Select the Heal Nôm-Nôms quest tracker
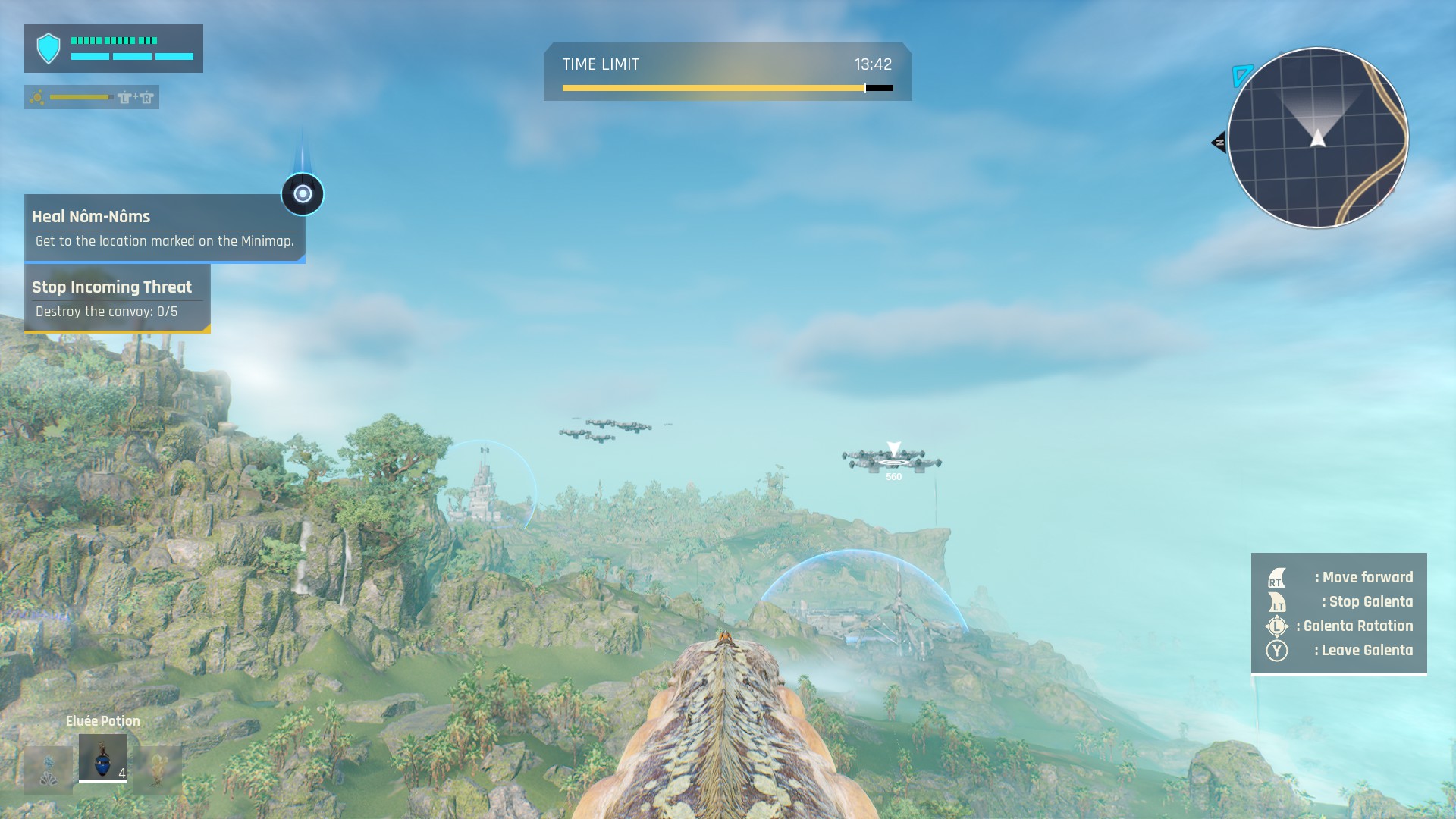This screenshot has width=1456, height=819. [165, 228]
